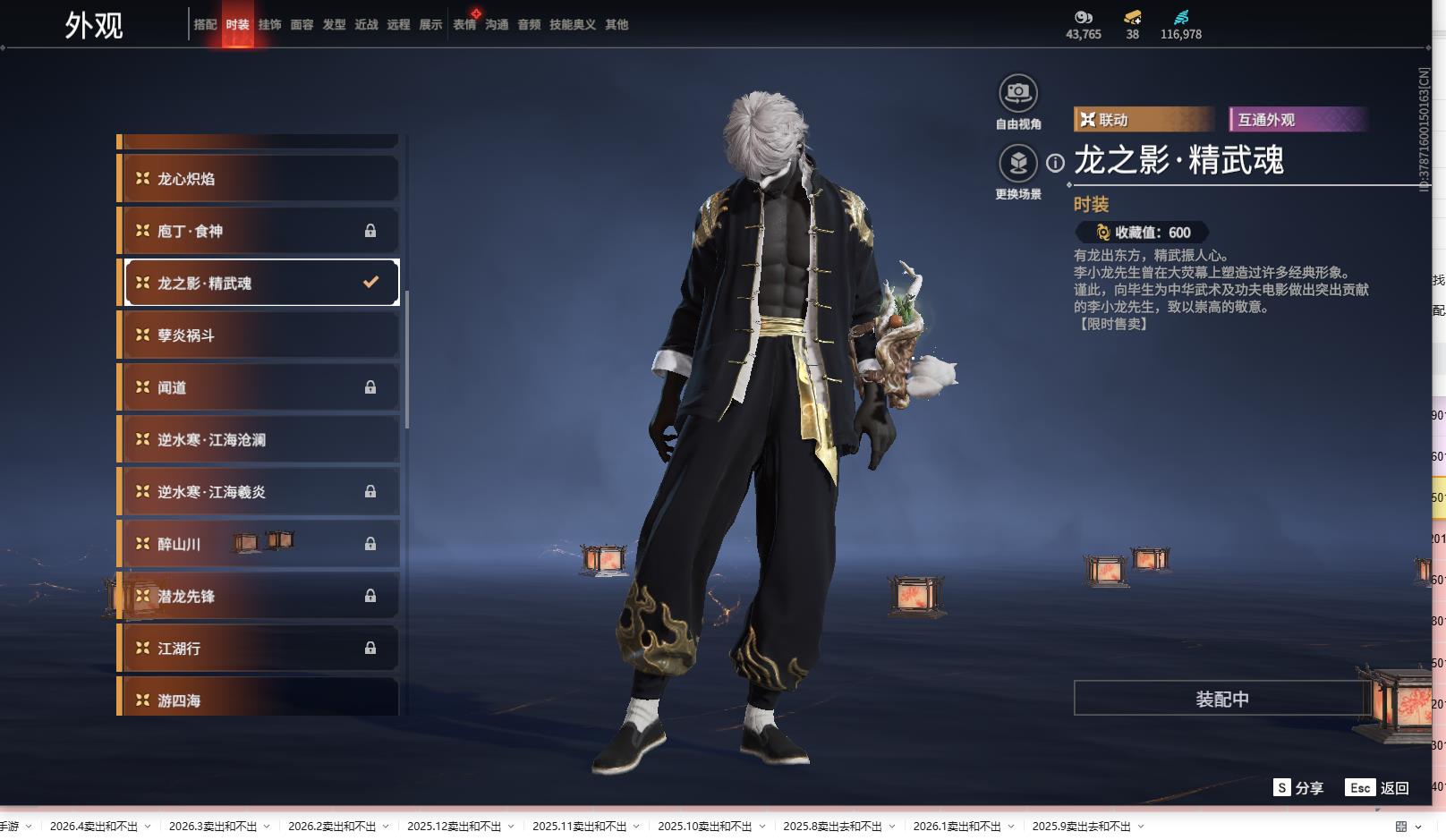Image resolution: width=1446 pixels, height=840 pixels.
Task: Pick the 闻道 outfit entry
Action: pos(259,387)
